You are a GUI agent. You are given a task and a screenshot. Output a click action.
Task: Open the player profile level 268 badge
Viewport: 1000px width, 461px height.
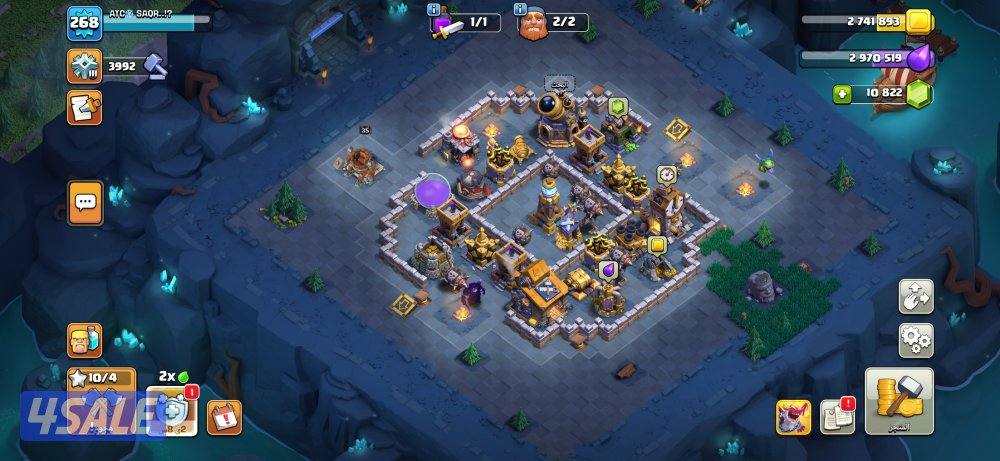click(x=84, y=23)
